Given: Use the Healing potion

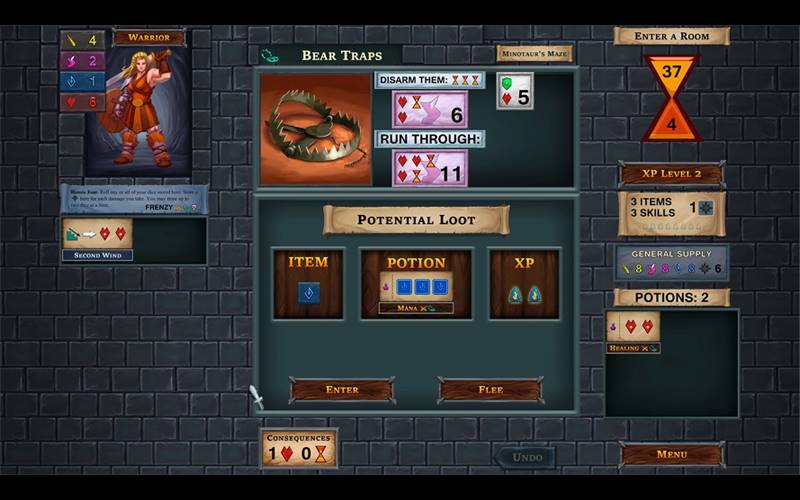Looking at the screenshot, I should [x=633, y=330].
